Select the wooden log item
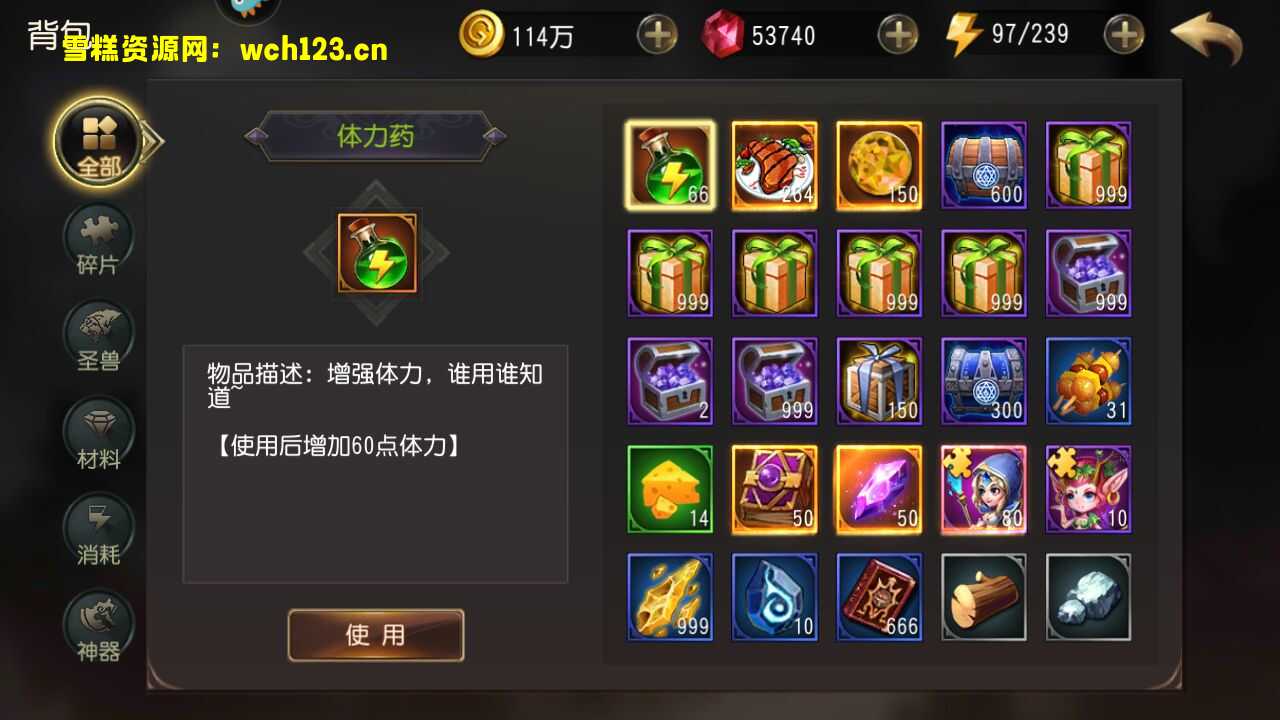Image resolution: width=1280 pixels, height=720 pixels. tap(983, 597)
